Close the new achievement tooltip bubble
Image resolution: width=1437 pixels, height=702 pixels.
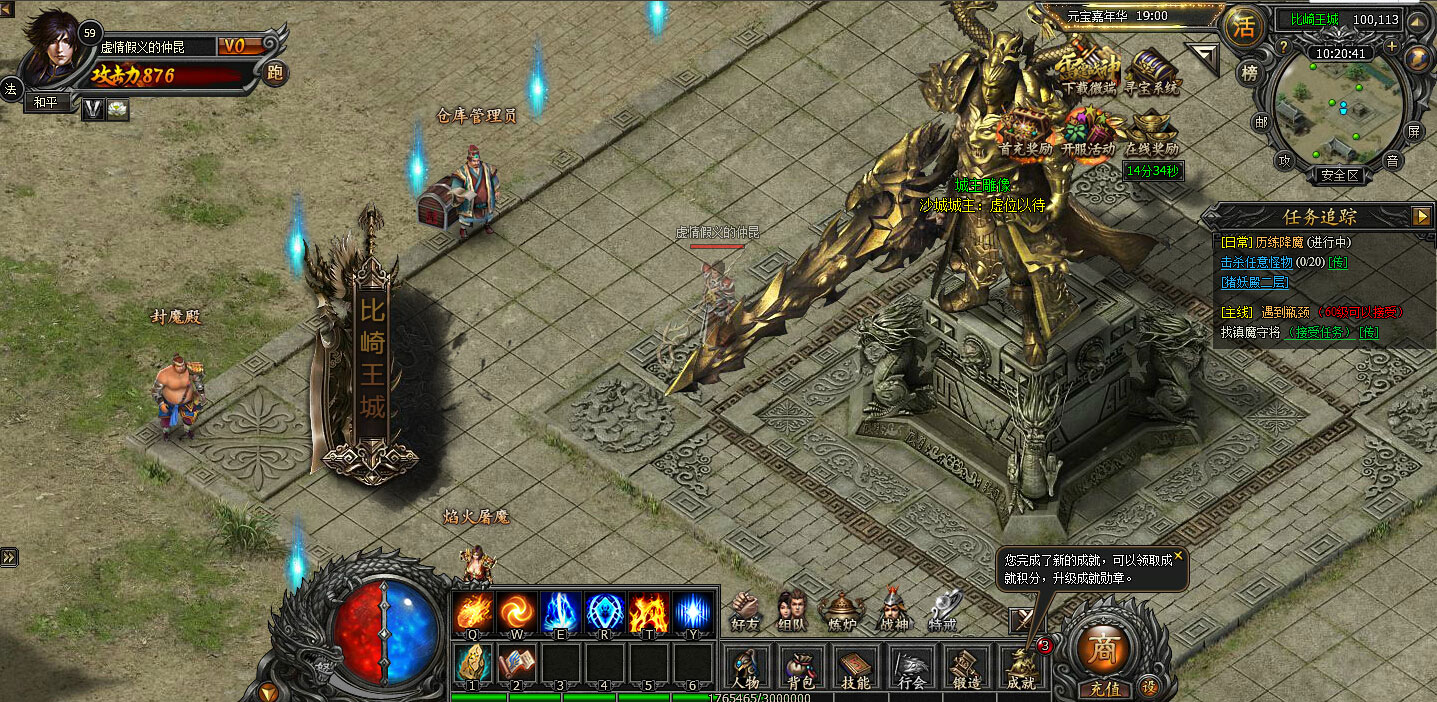pos(1178,555)
